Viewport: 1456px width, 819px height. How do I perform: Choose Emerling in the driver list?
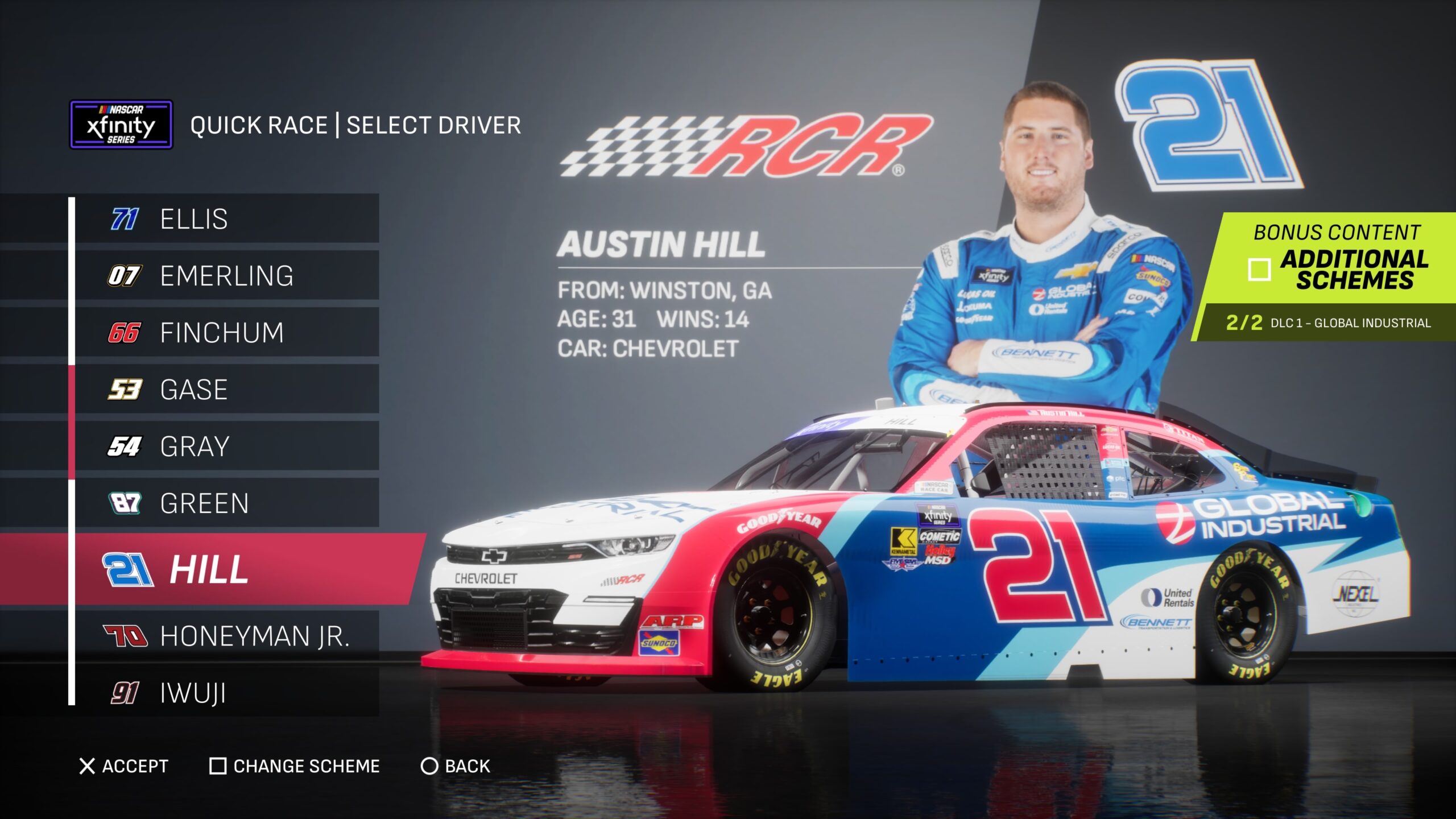click(226, 276)
